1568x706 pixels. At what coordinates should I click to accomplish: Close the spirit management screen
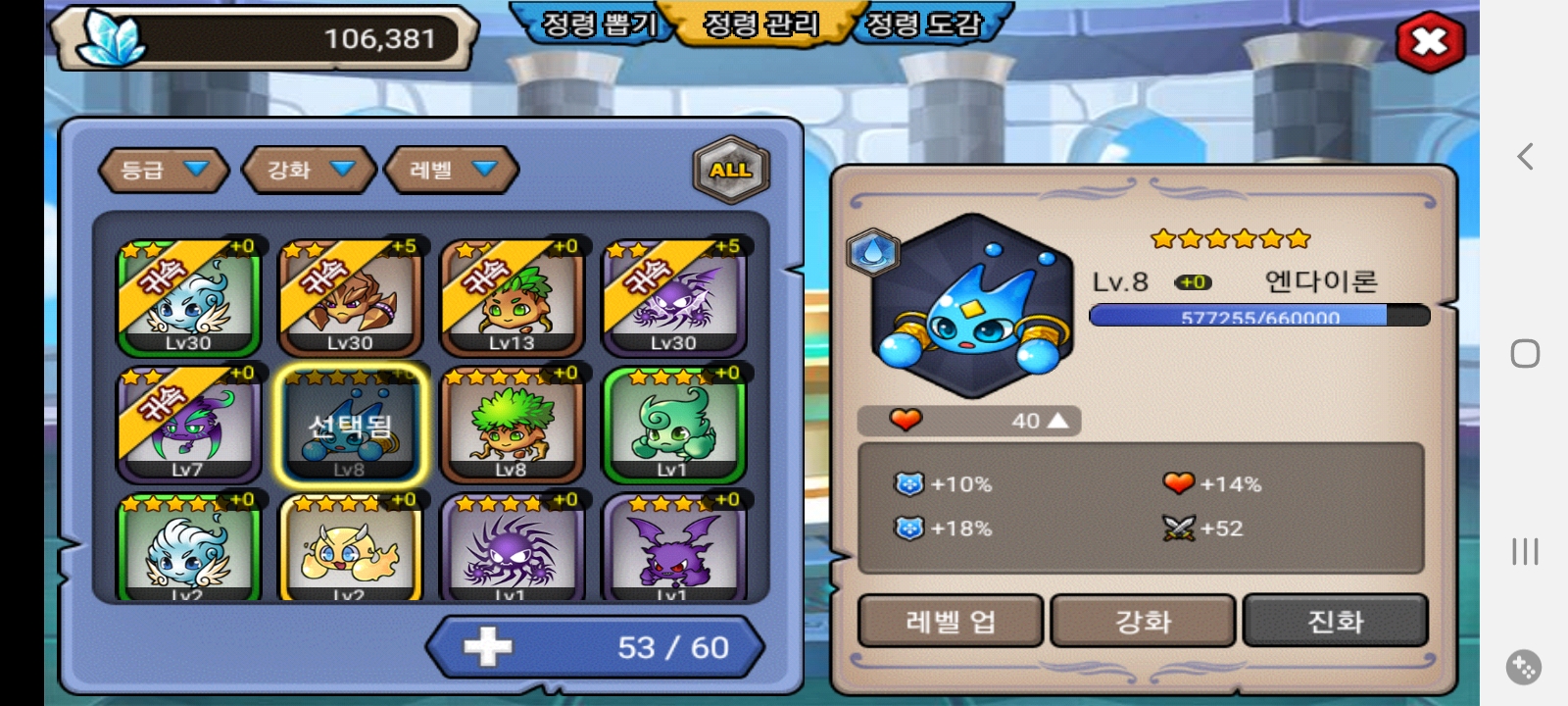(x=1429, y=41)
